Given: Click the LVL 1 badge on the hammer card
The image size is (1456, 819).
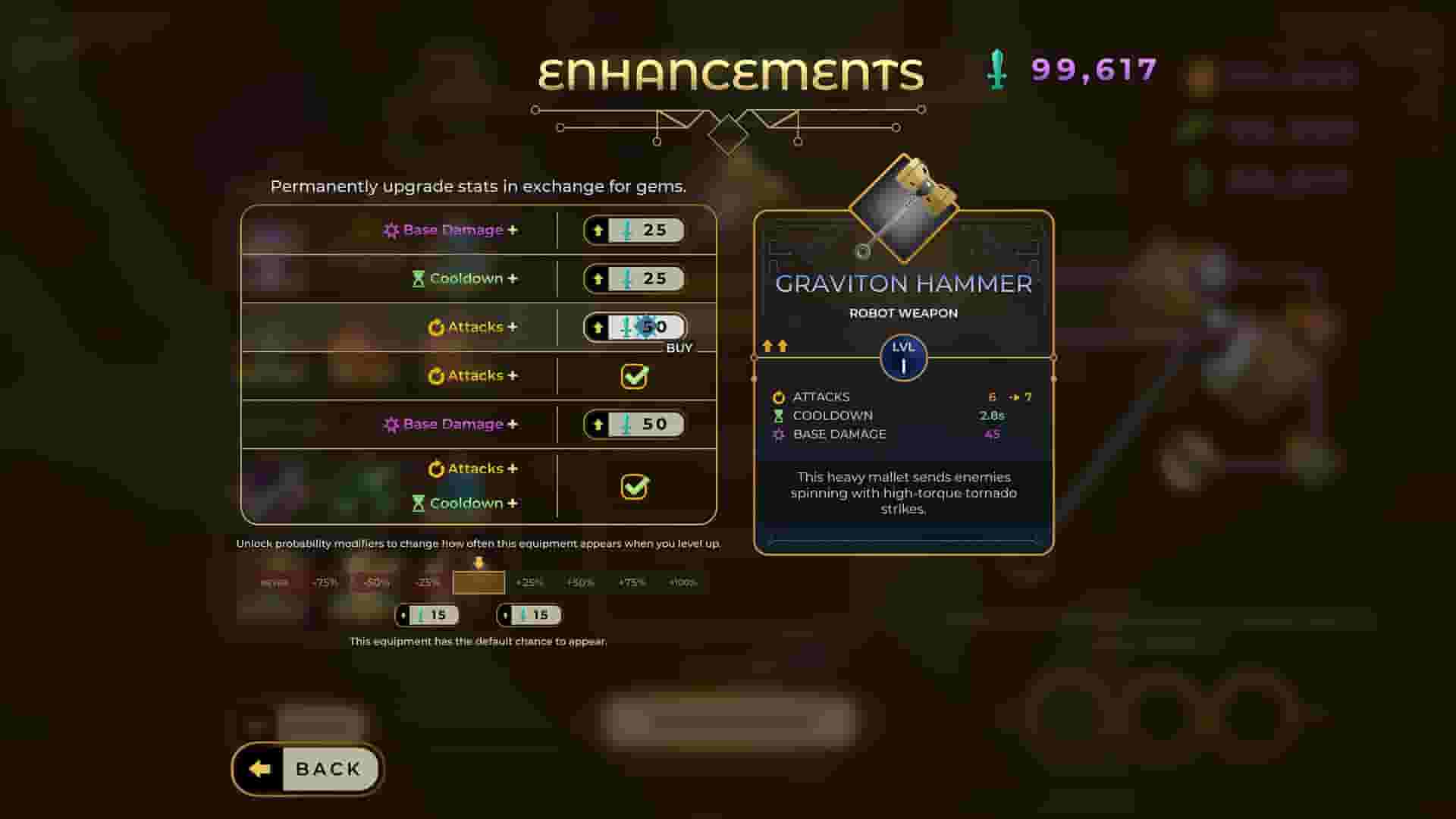Looking at the screenshot, I should [x=903, y=358].
